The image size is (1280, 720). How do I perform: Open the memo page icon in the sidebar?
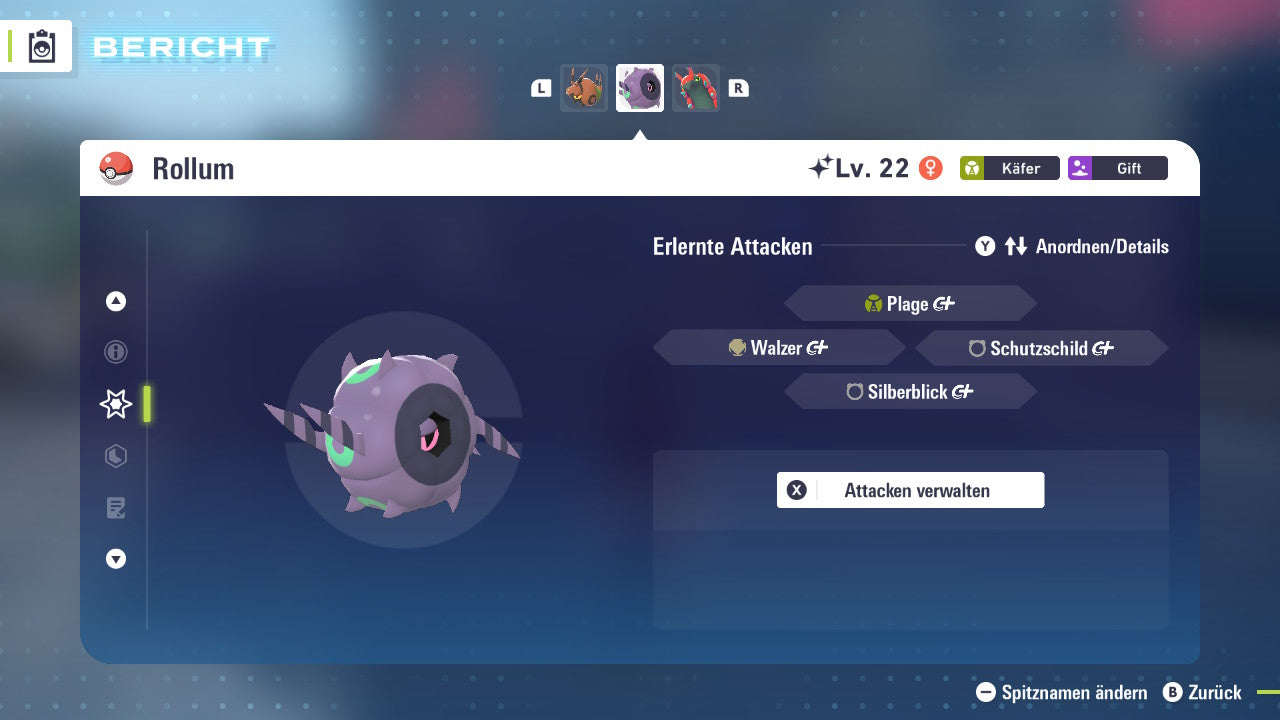[115, 508]
